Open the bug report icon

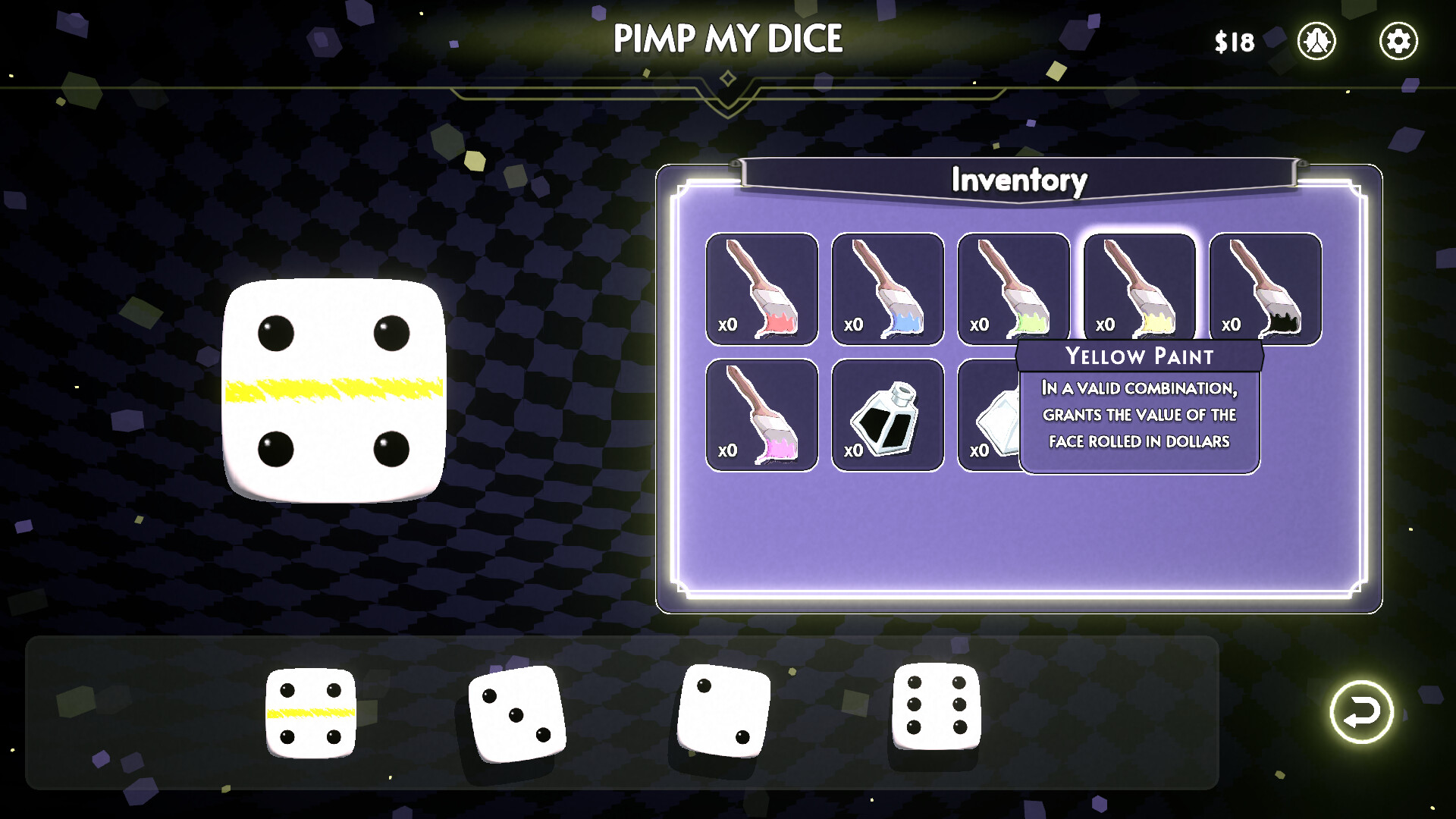1317,42
